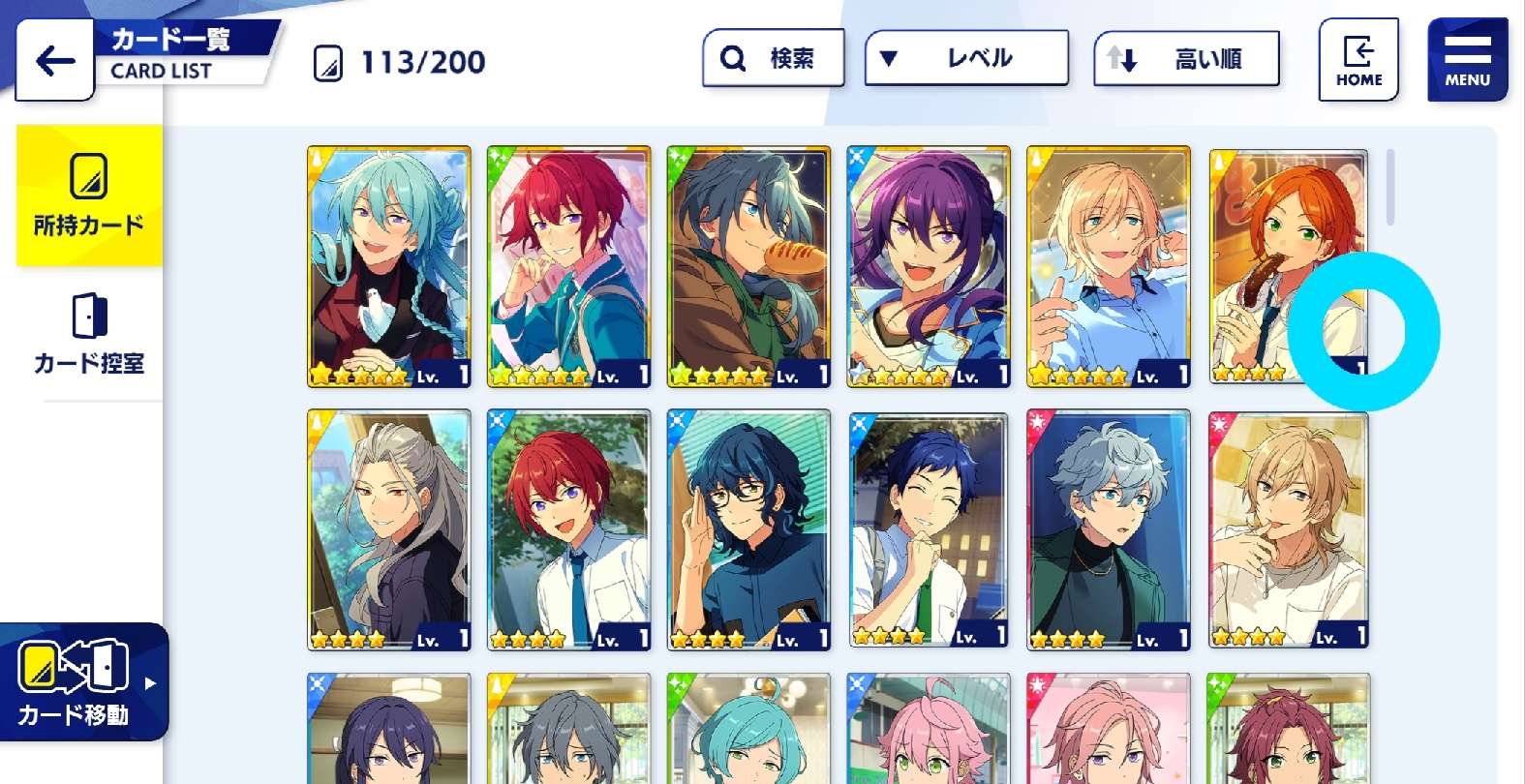Return to HOME screen
1525x784 pixels.
[1358, 60]
